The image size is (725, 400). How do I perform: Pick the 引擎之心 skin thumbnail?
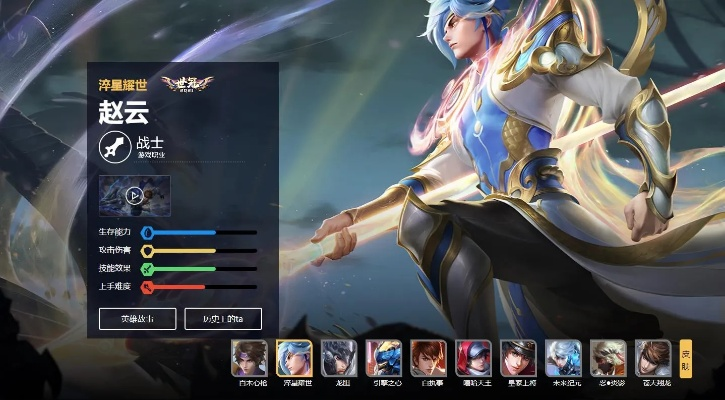tap(384, 357)
